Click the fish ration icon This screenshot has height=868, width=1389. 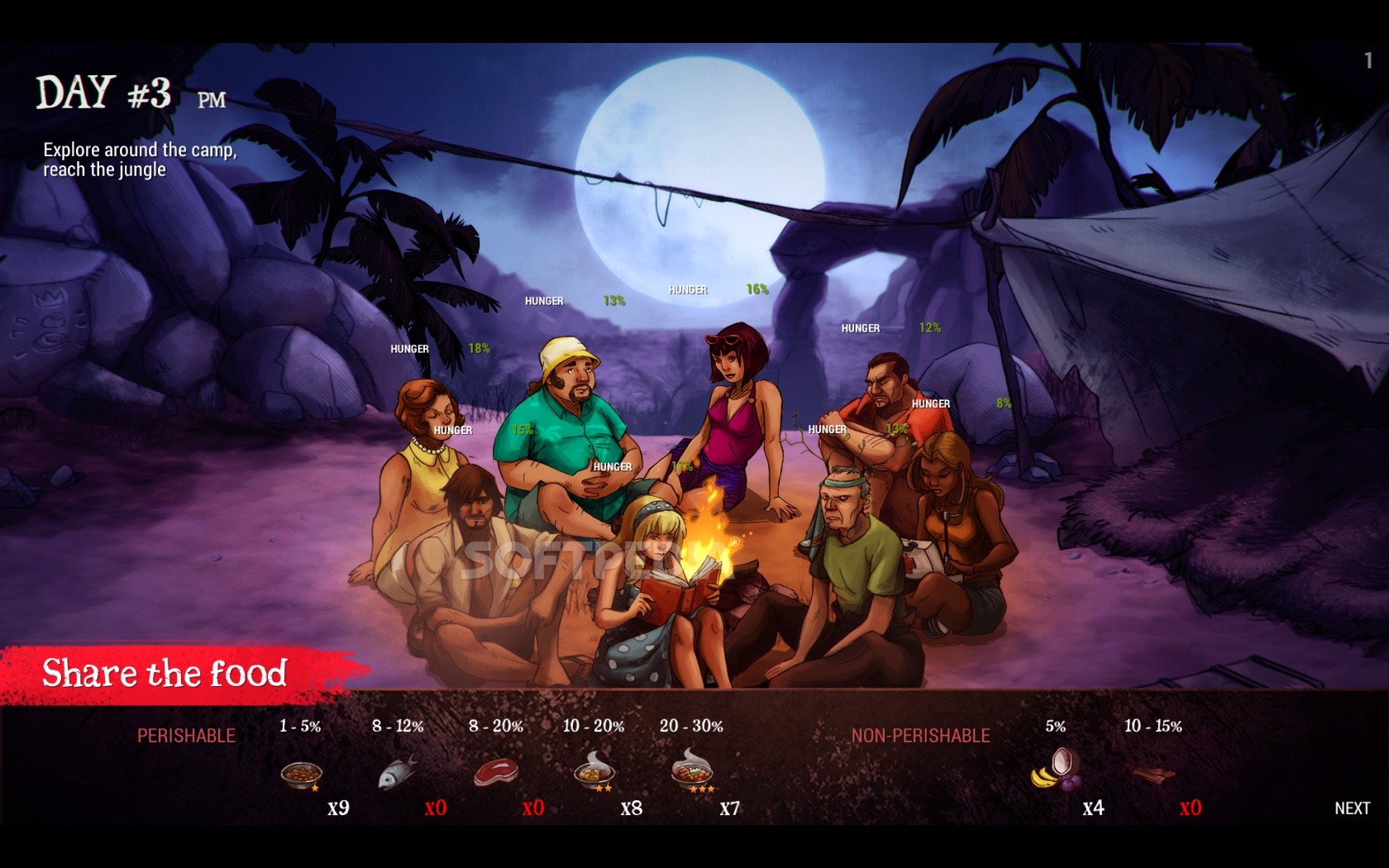[399, 771]
